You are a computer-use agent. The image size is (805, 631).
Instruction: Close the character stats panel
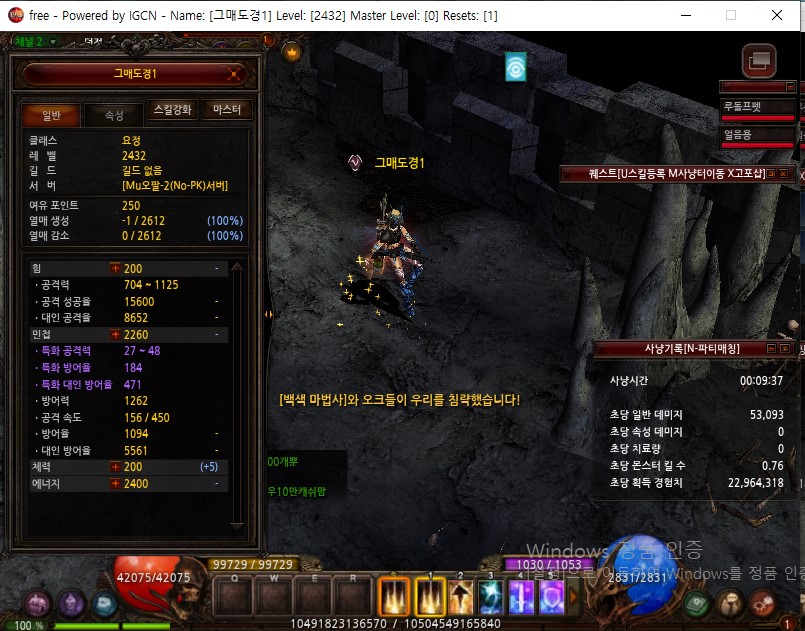(x=235, y=74)
